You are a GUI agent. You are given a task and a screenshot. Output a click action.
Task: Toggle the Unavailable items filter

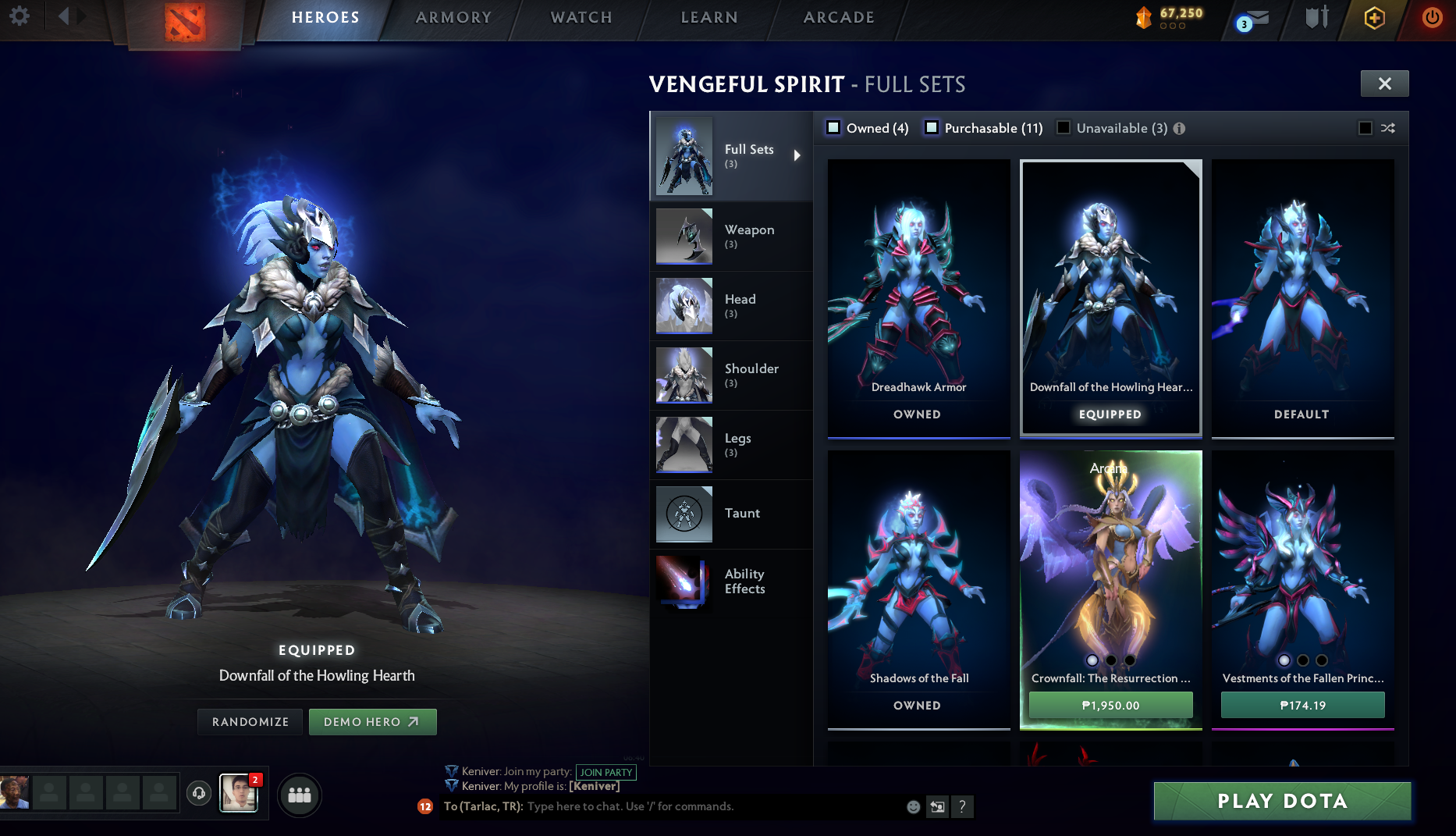1064,127
